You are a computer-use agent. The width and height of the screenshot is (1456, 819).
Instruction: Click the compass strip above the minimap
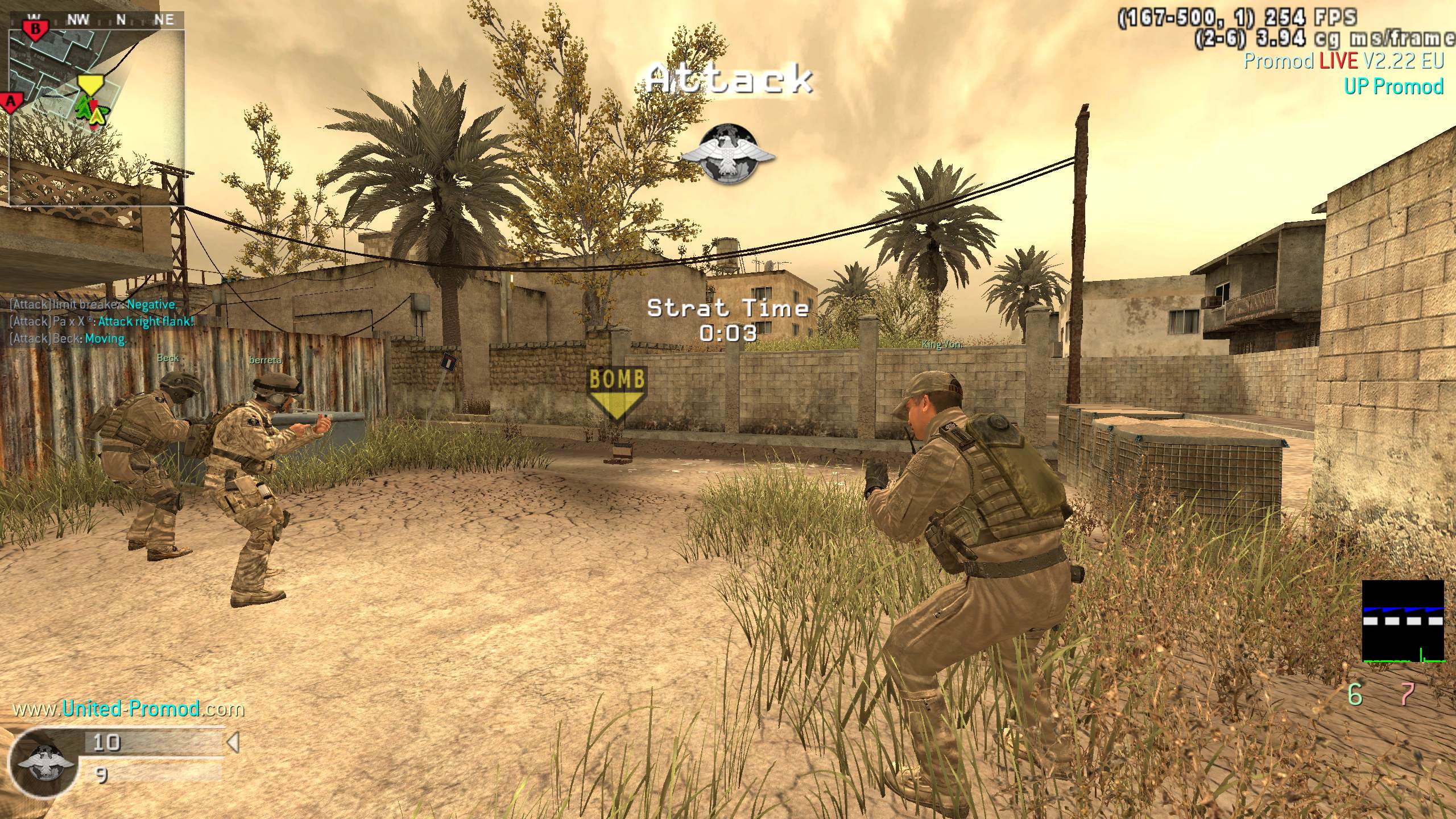(97, 20)
